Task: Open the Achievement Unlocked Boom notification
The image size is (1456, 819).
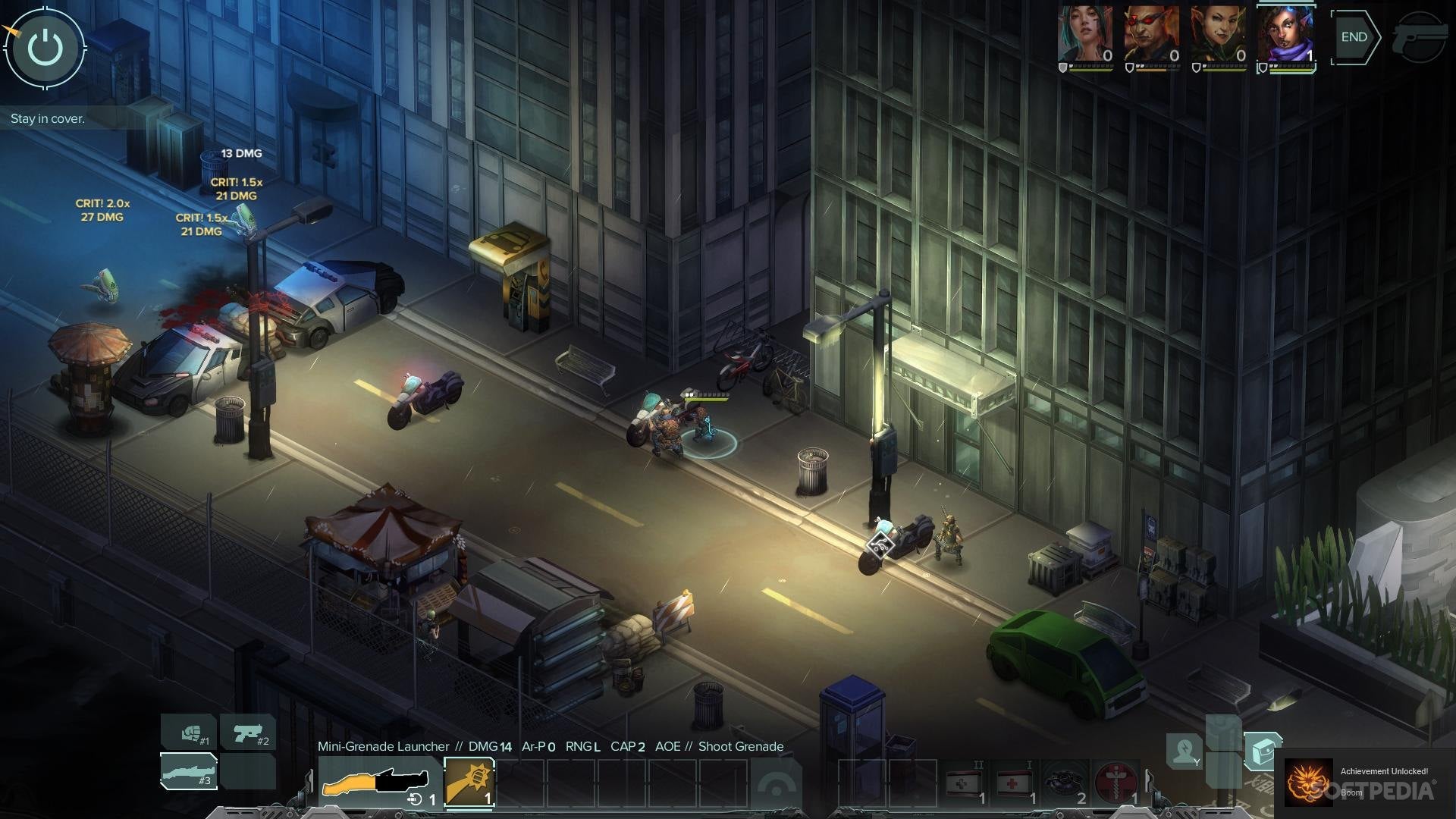Action: 1365,781
